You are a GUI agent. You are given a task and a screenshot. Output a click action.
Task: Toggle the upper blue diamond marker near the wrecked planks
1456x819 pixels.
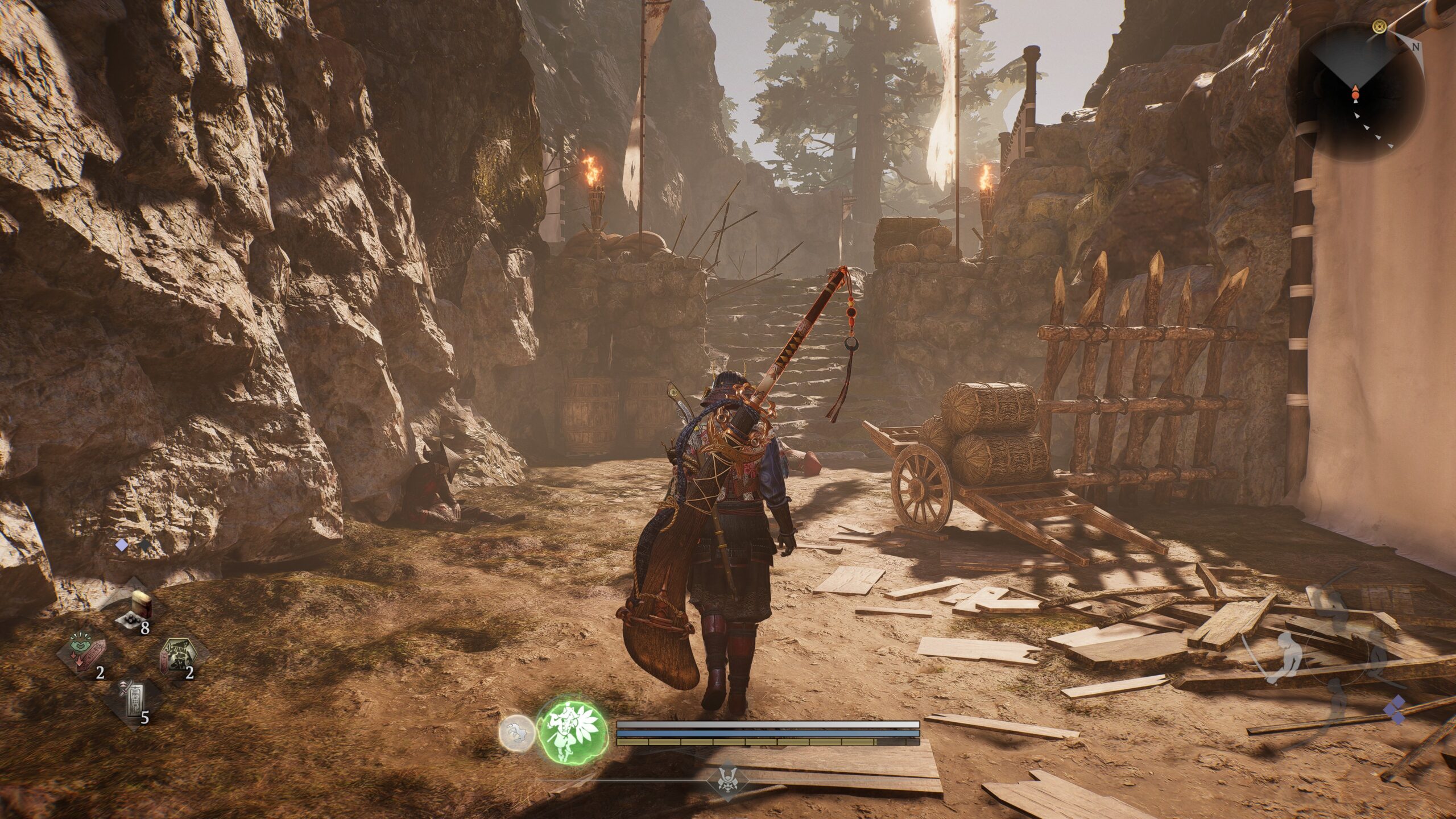1398,702
